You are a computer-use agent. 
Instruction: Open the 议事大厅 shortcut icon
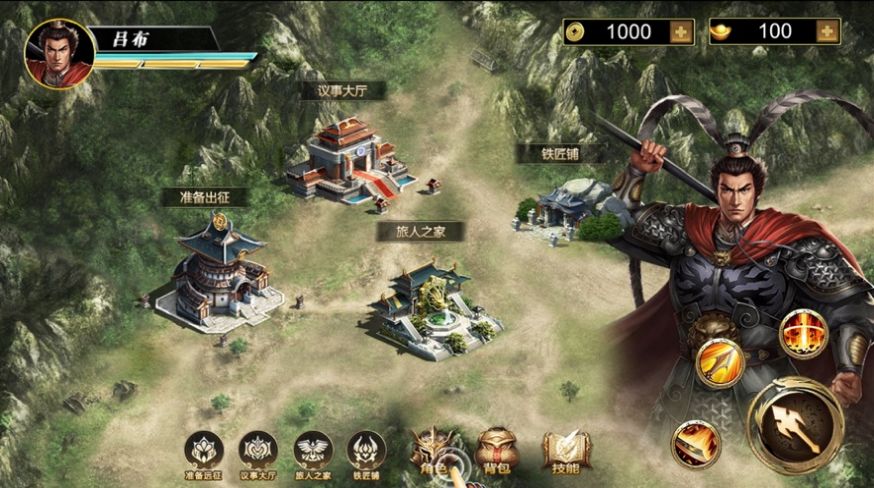point(259,451)
